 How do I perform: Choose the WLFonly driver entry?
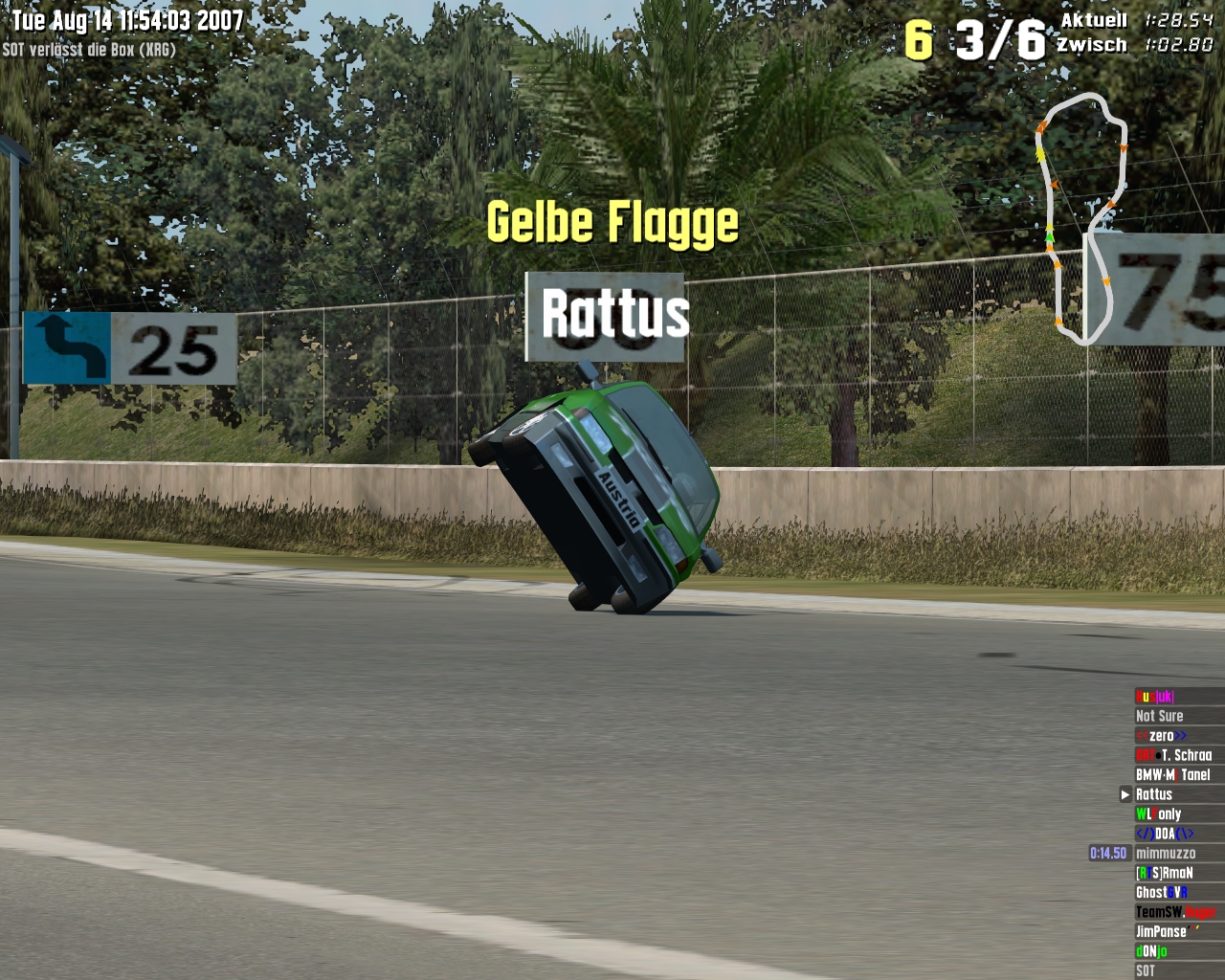point(1159,814)
